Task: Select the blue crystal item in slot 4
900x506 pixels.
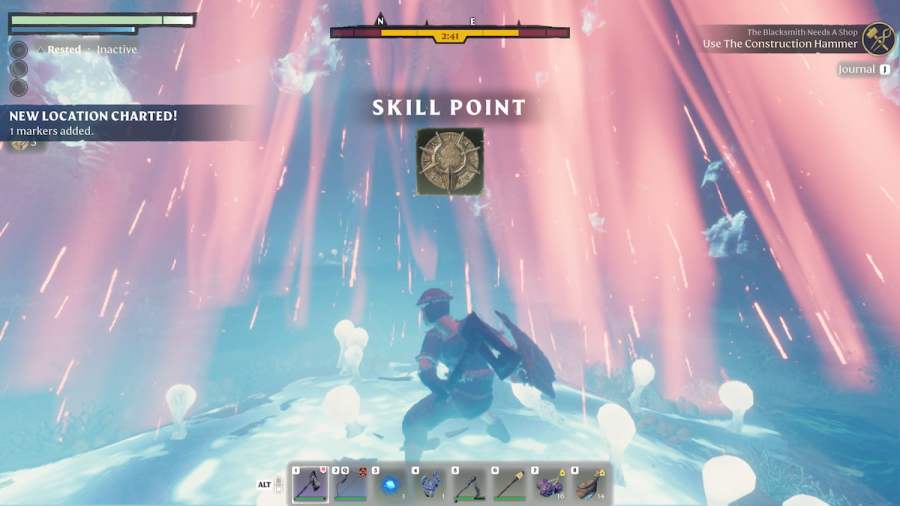Action: 430,485
